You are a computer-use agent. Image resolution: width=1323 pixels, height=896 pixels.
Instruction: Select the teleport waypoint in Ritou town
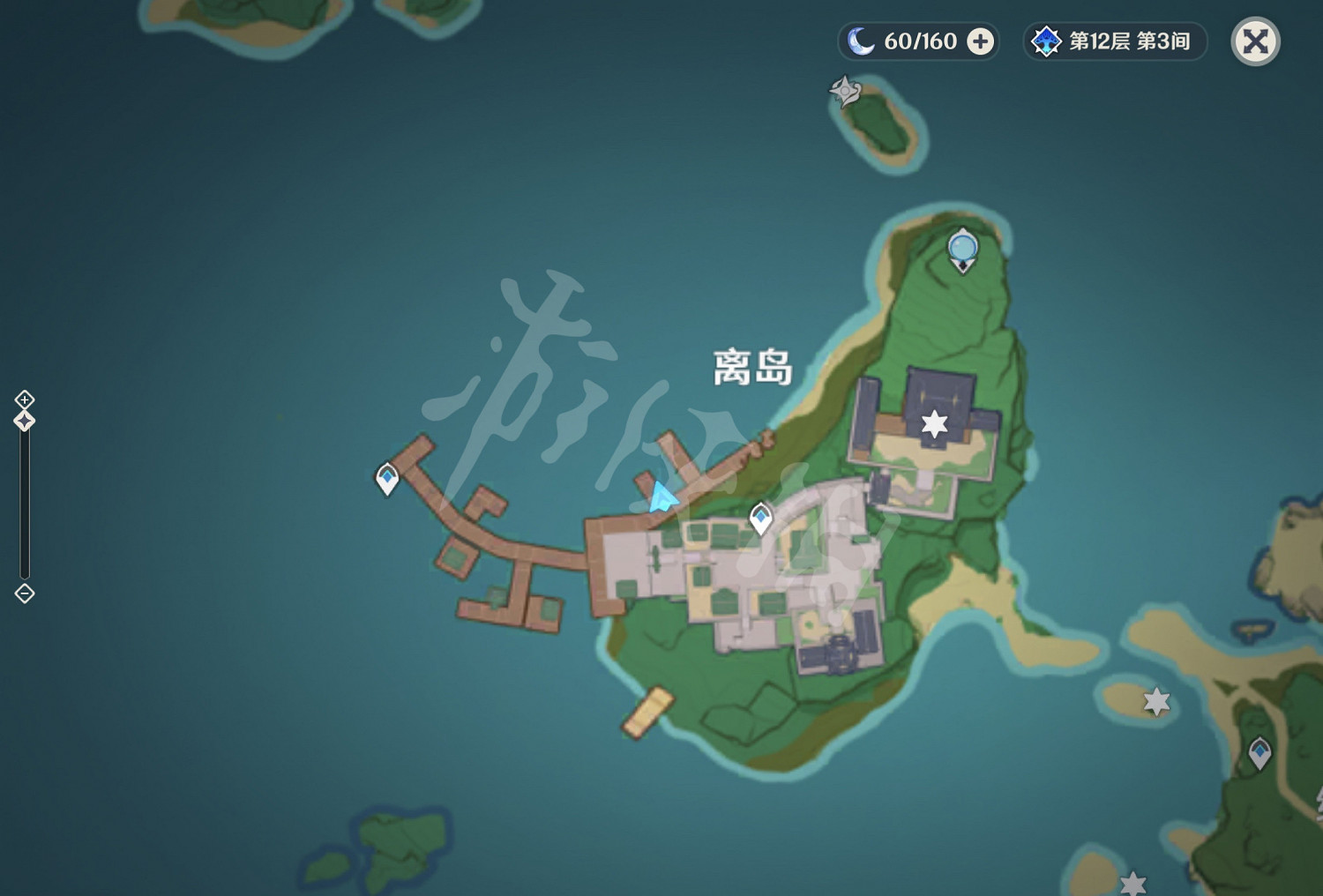pos(760,519)
